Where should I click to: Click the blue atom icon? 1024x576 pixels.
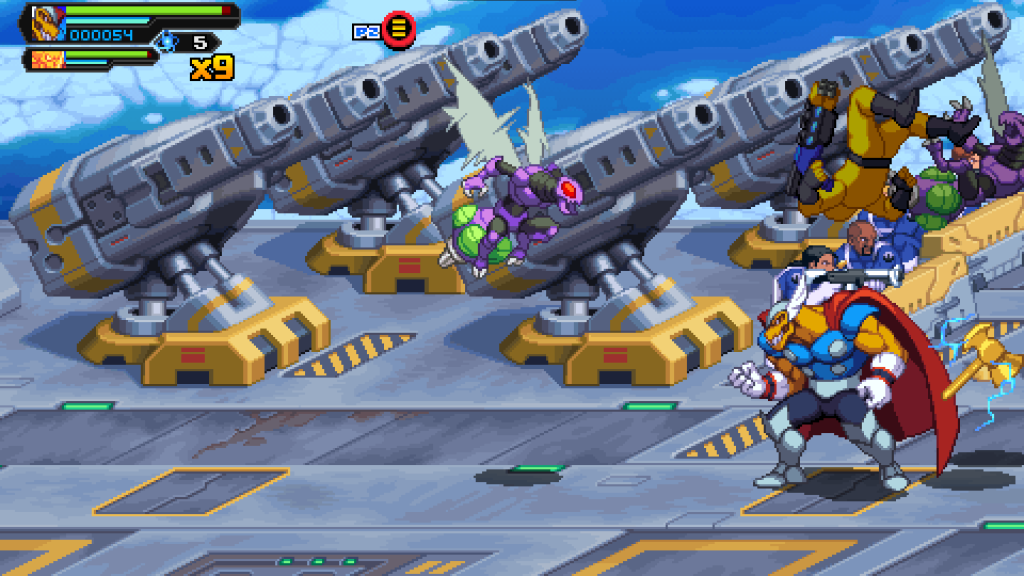[x=165, y=42]
